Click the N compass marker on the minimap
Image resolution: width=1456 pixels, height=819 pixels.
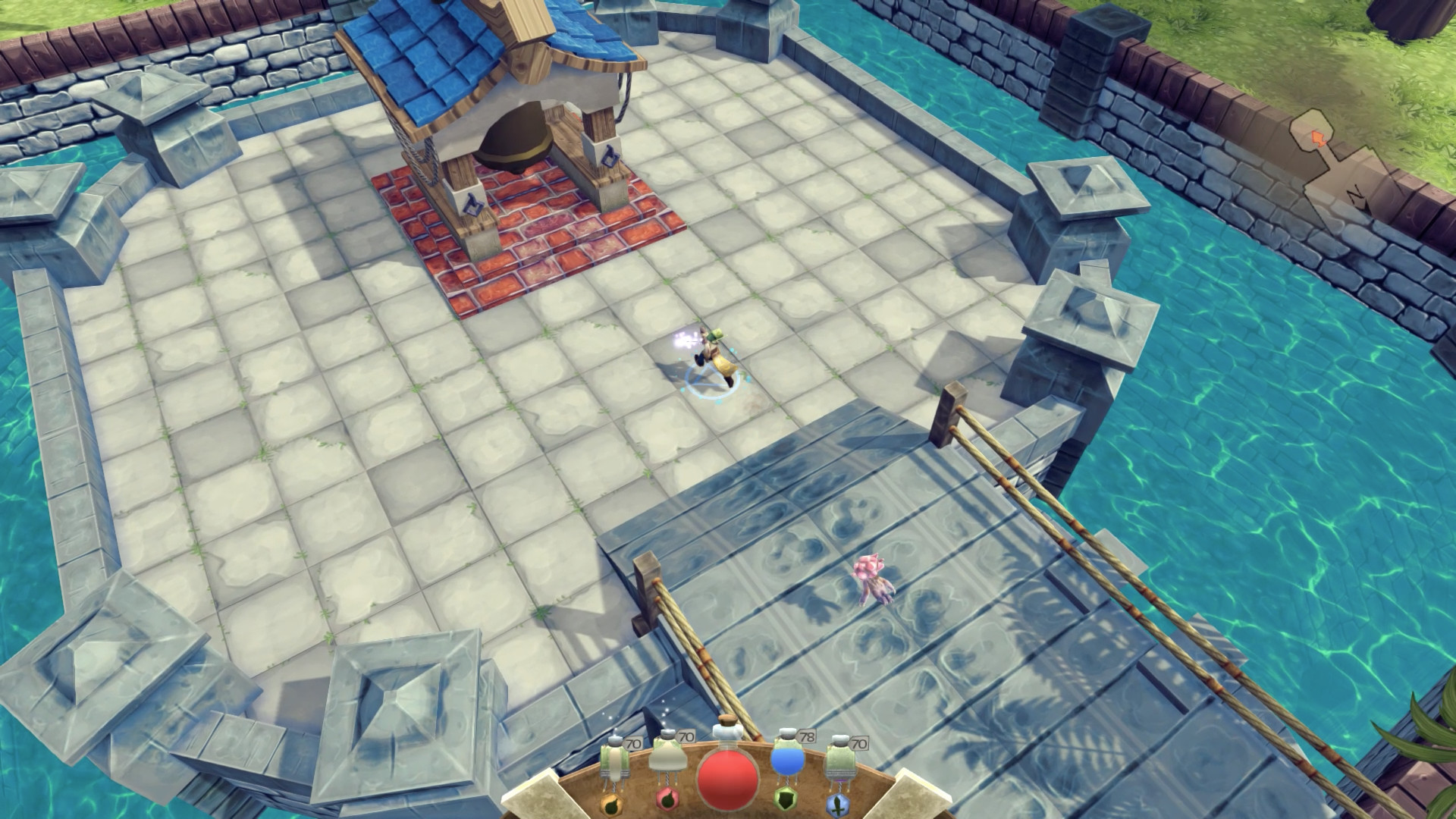1355,195
